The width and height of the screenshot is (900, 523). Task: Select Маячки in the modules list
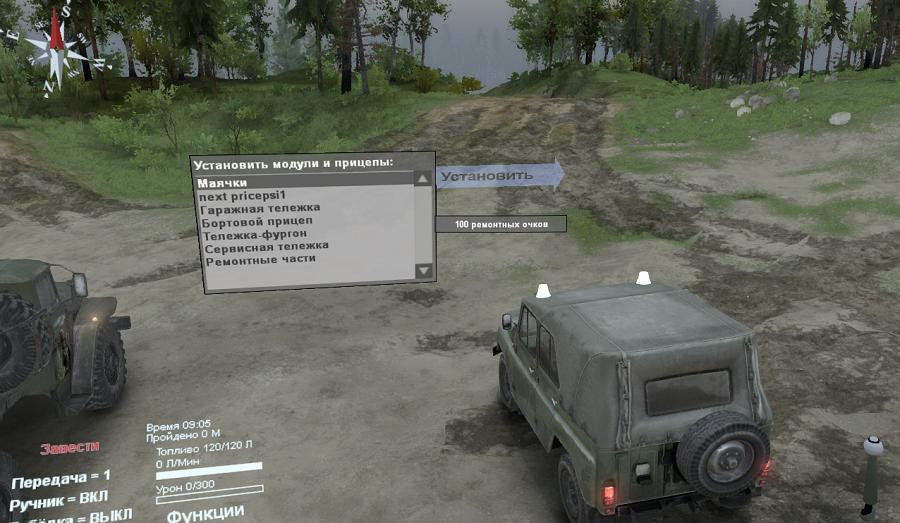click(222, 183)
